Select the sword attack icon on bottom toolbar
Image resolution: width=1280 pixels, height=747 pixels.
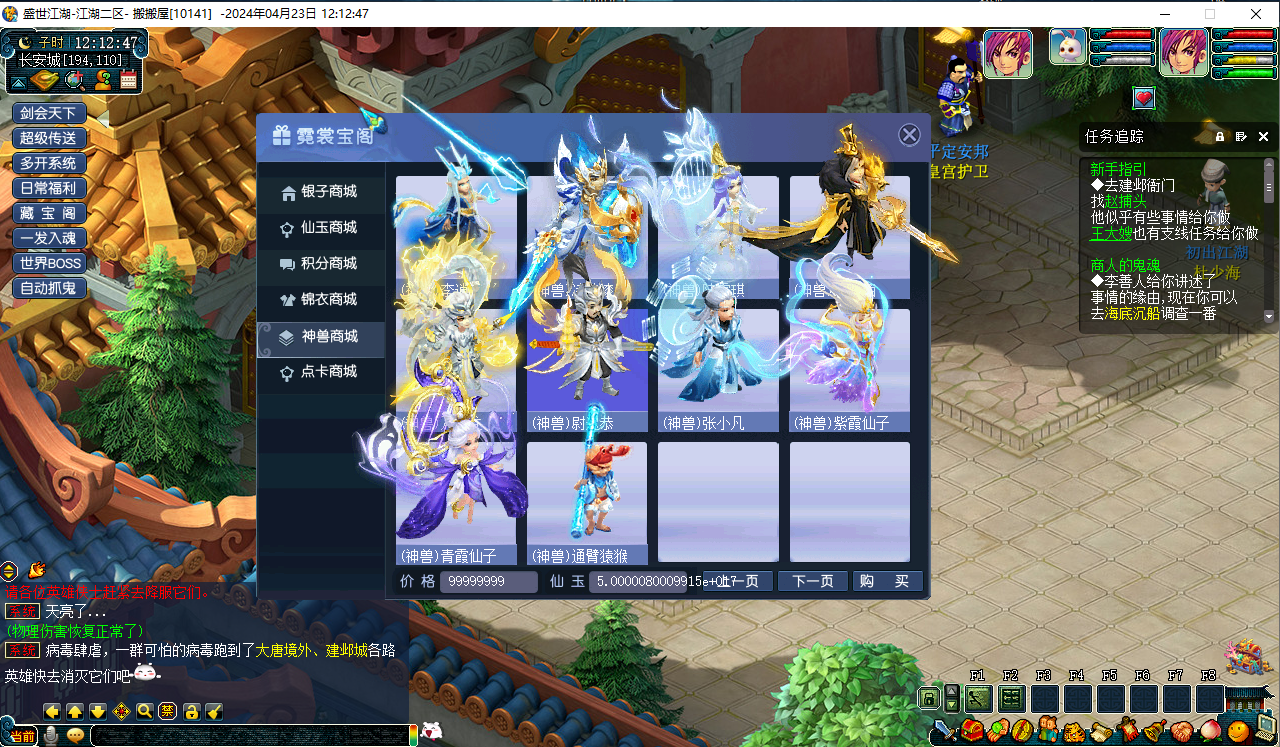tap(942, 730)
